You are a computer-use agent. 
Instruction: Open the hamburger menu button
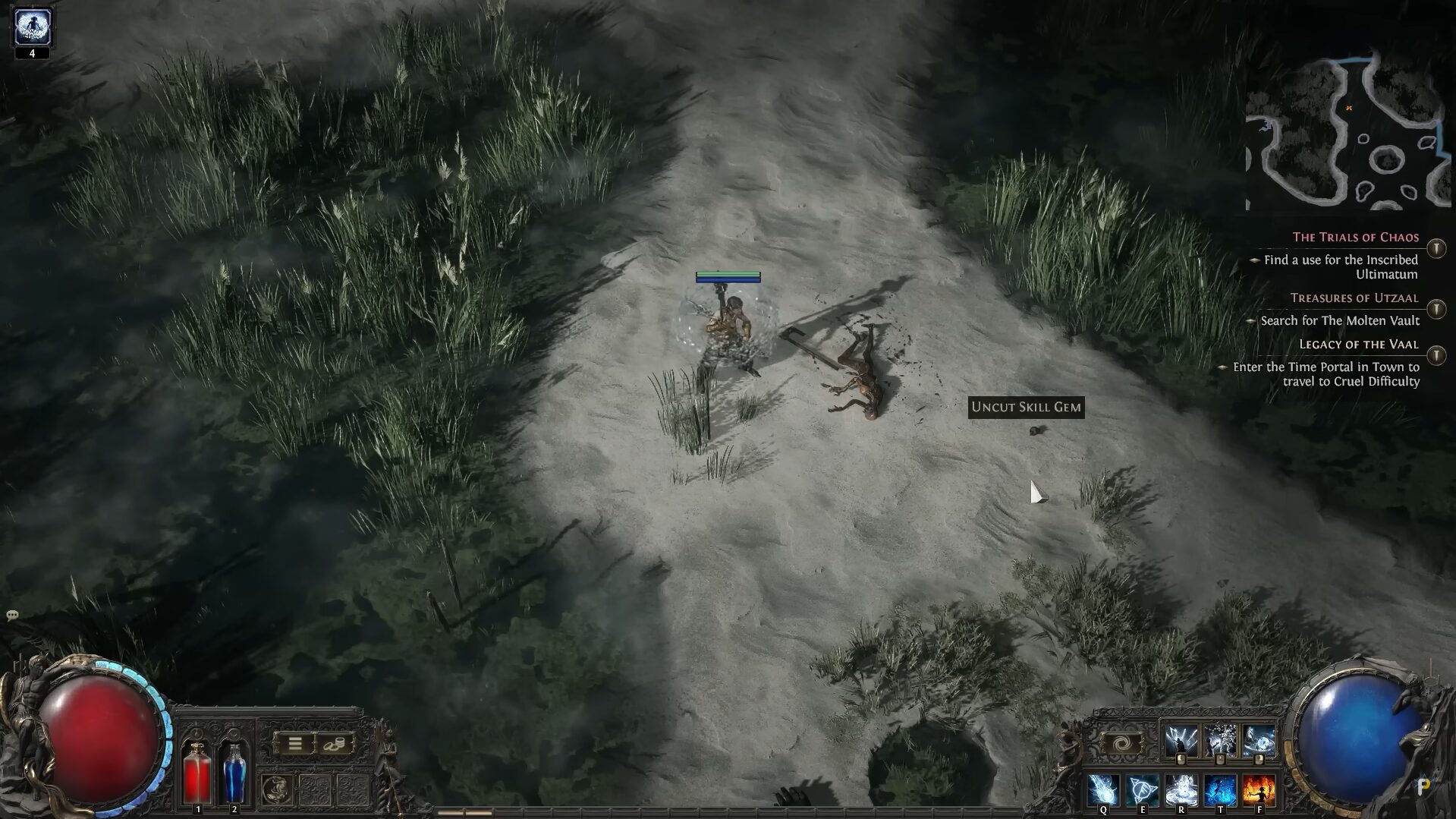click(295, 744)
